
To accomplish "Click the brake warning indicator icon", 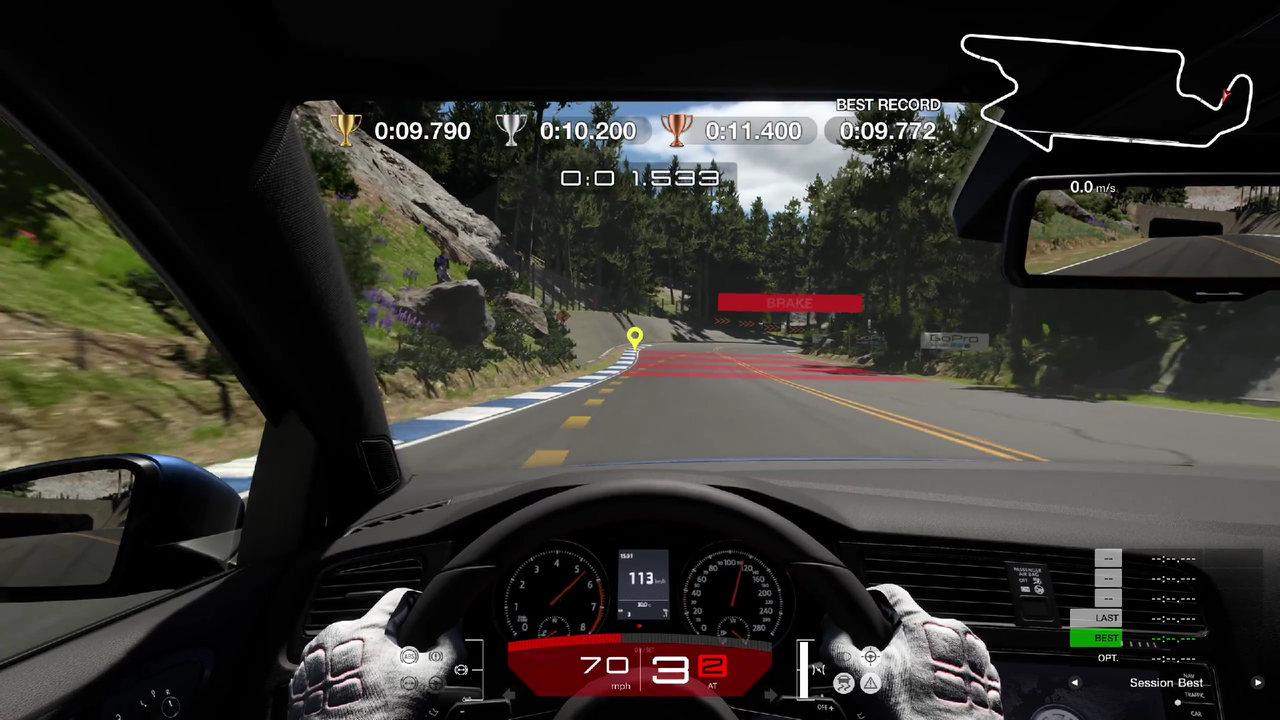I will 435,656.
